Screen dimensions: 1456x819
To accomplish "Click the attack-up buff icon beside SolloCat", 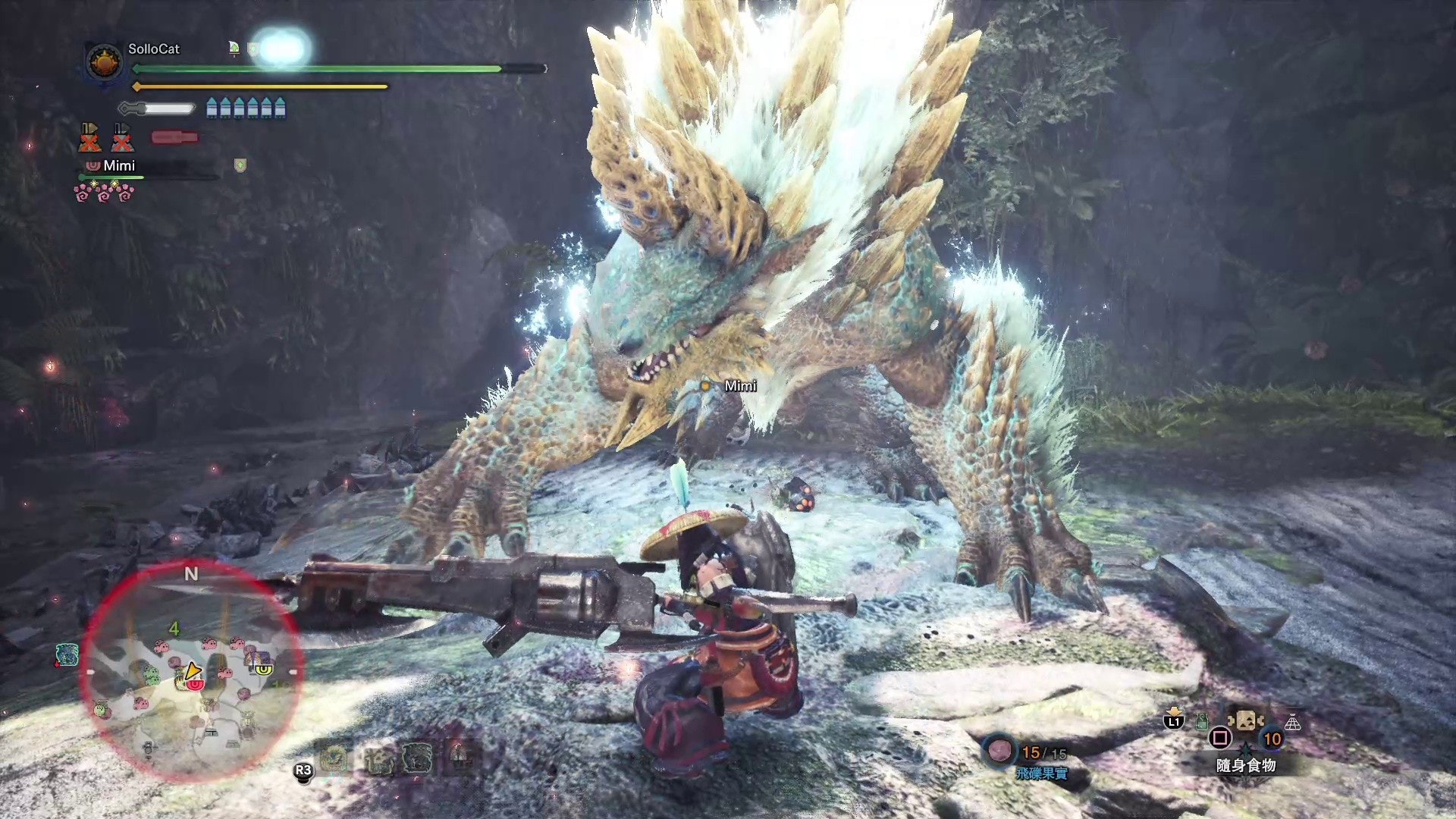I will click(x=234, y=49).
